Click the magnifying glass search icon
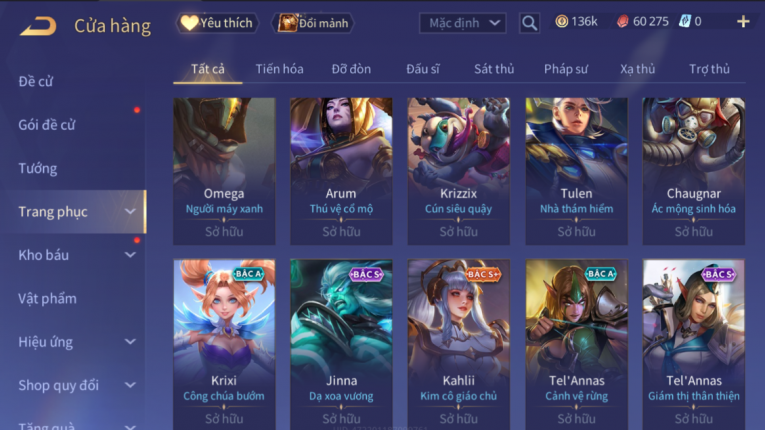Viewport: 765px width, 430px height. pos(530,22)
